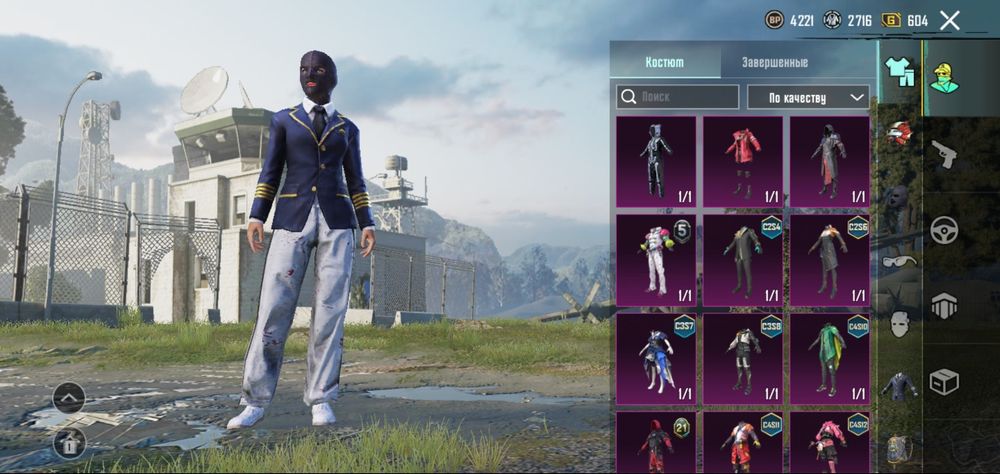The width and height of the screenshot is (1000, 474).
Task: Select the C2S6 outfit
Action: 830,259
